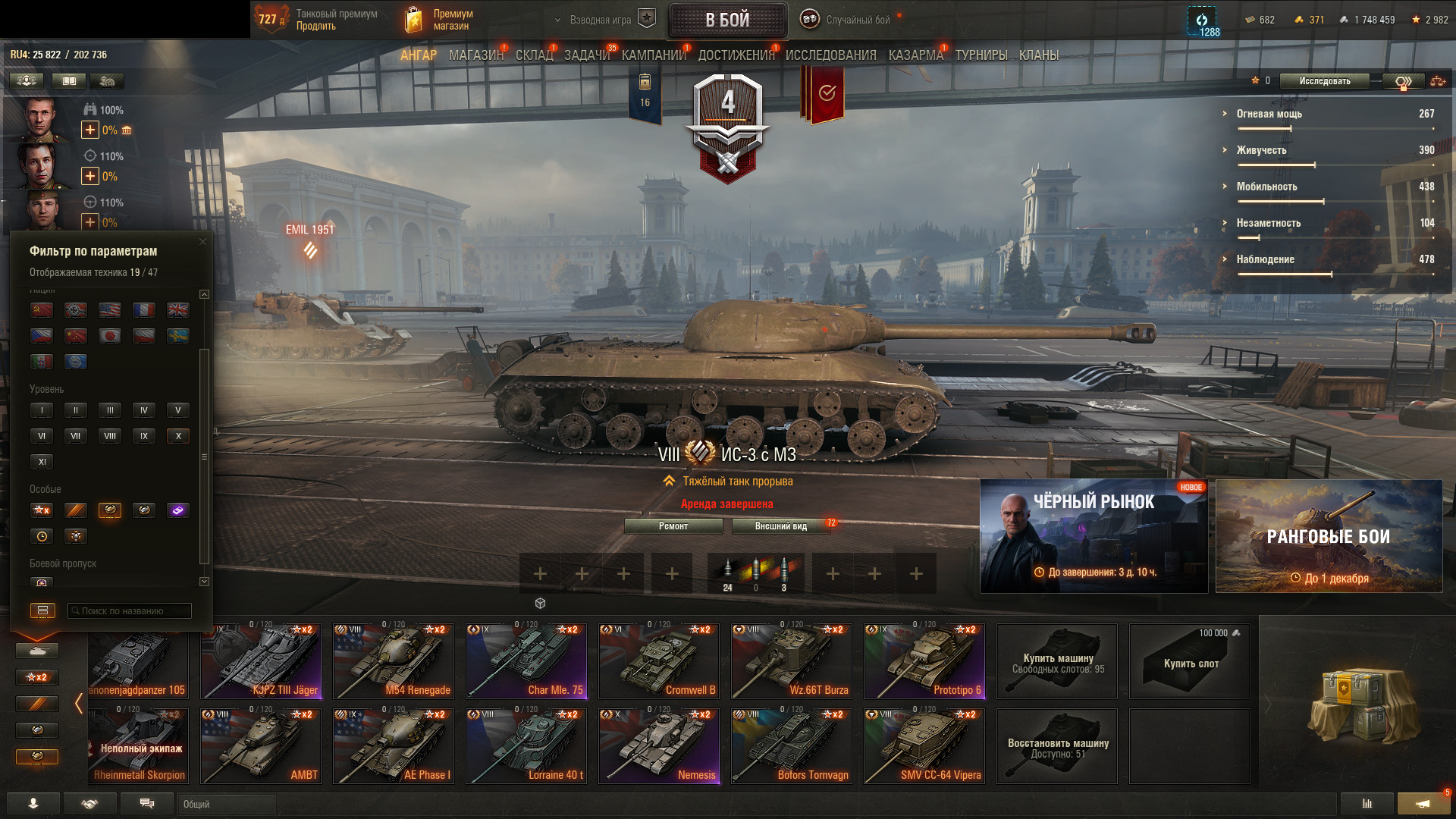Toggle the tier VIII level filter
Viewport: 1456px width, 819px height.
point(110,436)
